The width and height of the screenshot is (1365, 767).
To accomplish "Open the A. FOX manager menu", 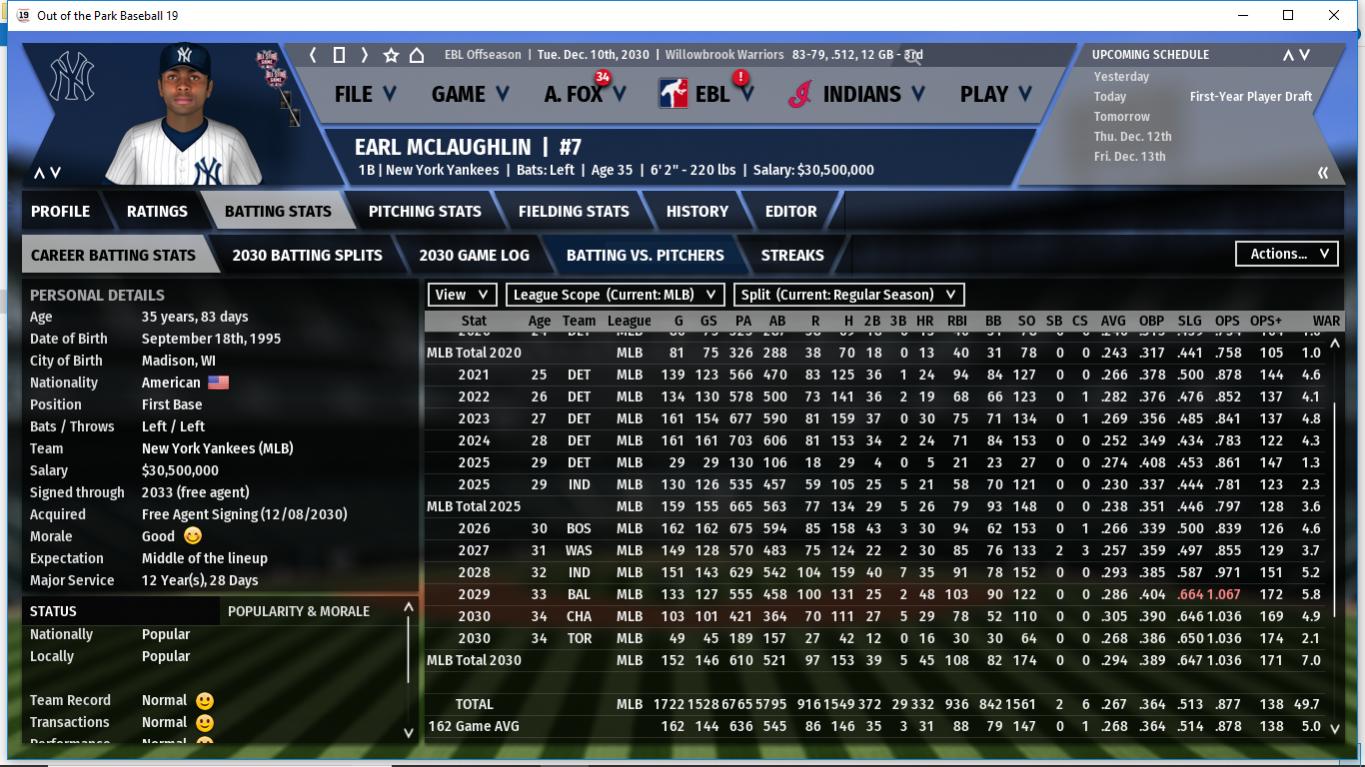I will 585,94.
